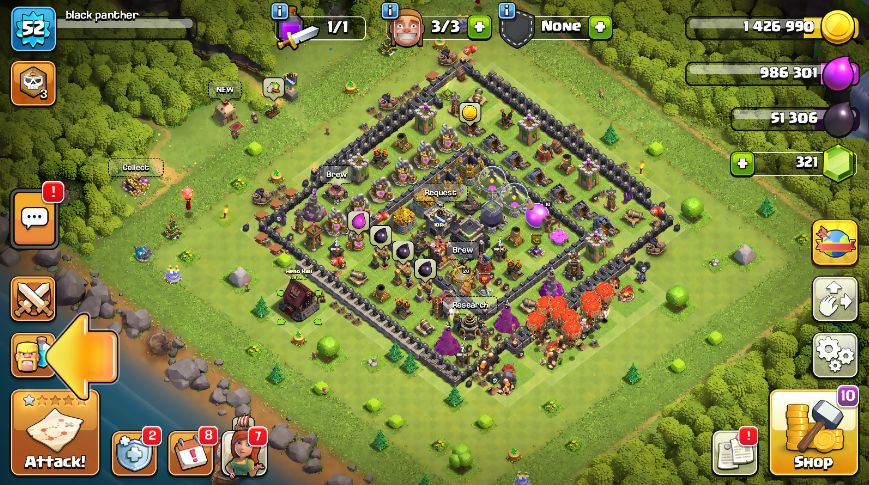Screen dimensions: 869x485
Task: Click the crossed swords button
Action: tap(33, 298)
